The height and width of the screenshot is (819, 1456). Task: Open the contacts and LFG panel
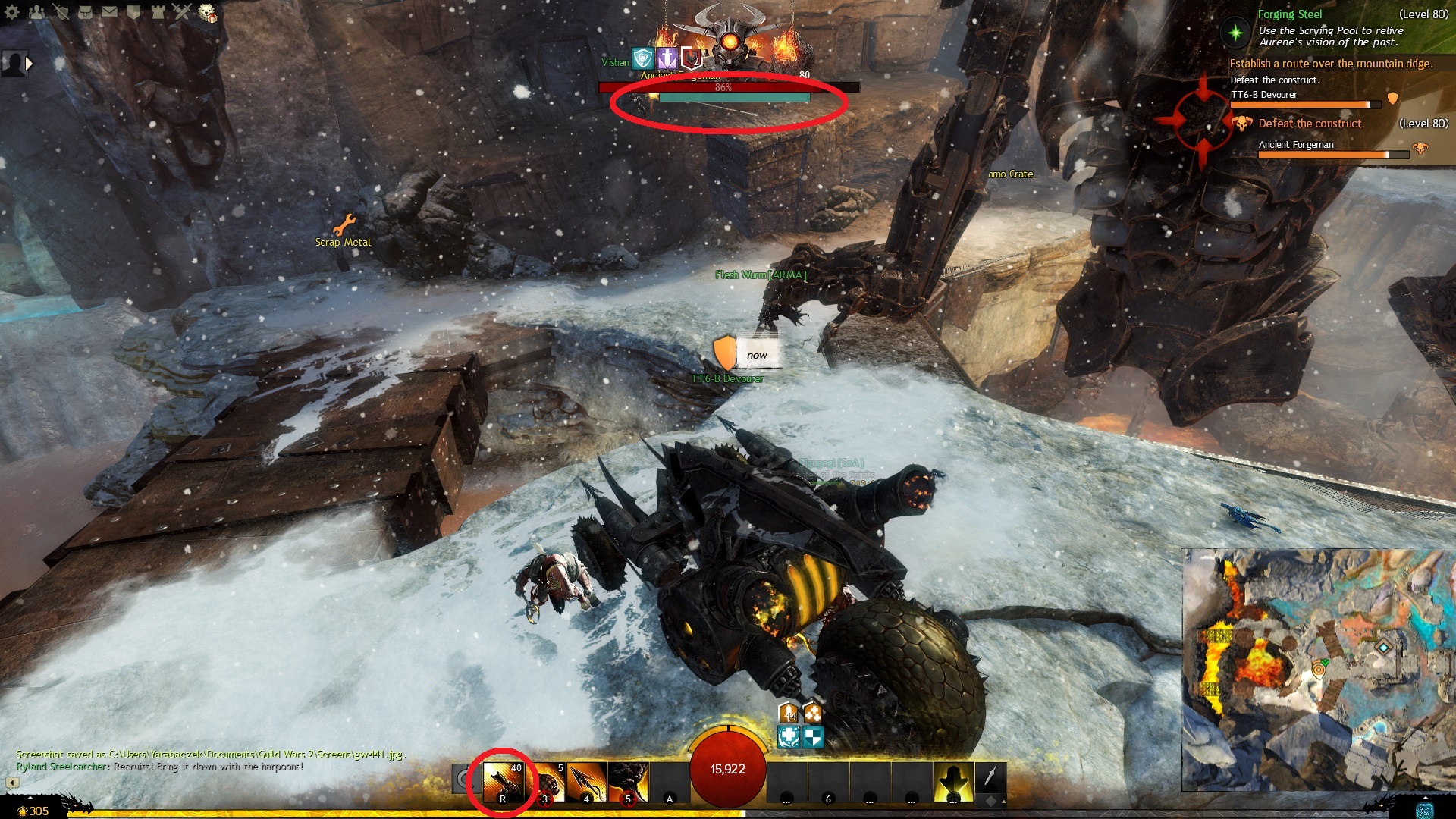click(36, 12)
